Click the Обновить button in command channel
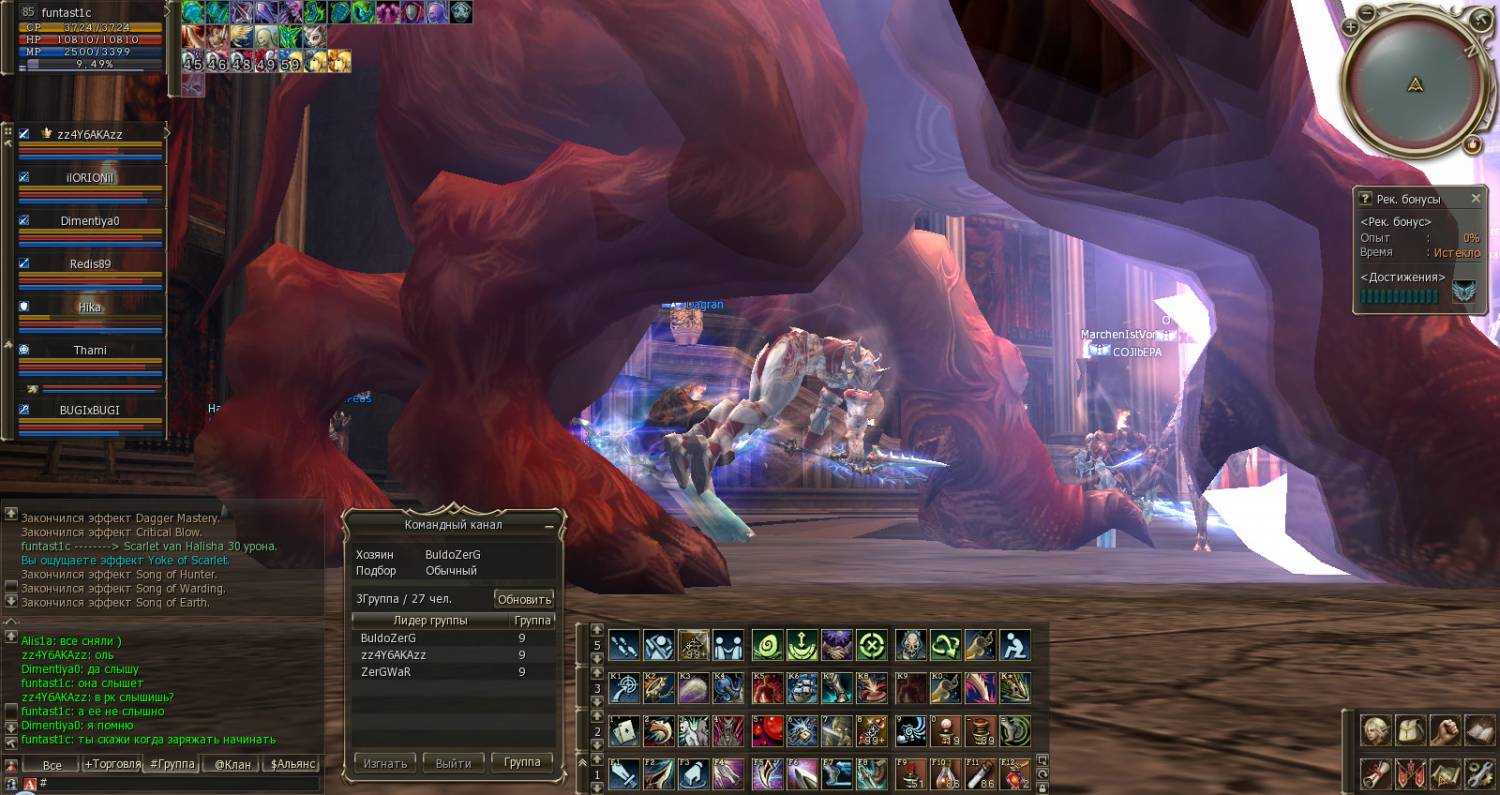 [524, 599]
